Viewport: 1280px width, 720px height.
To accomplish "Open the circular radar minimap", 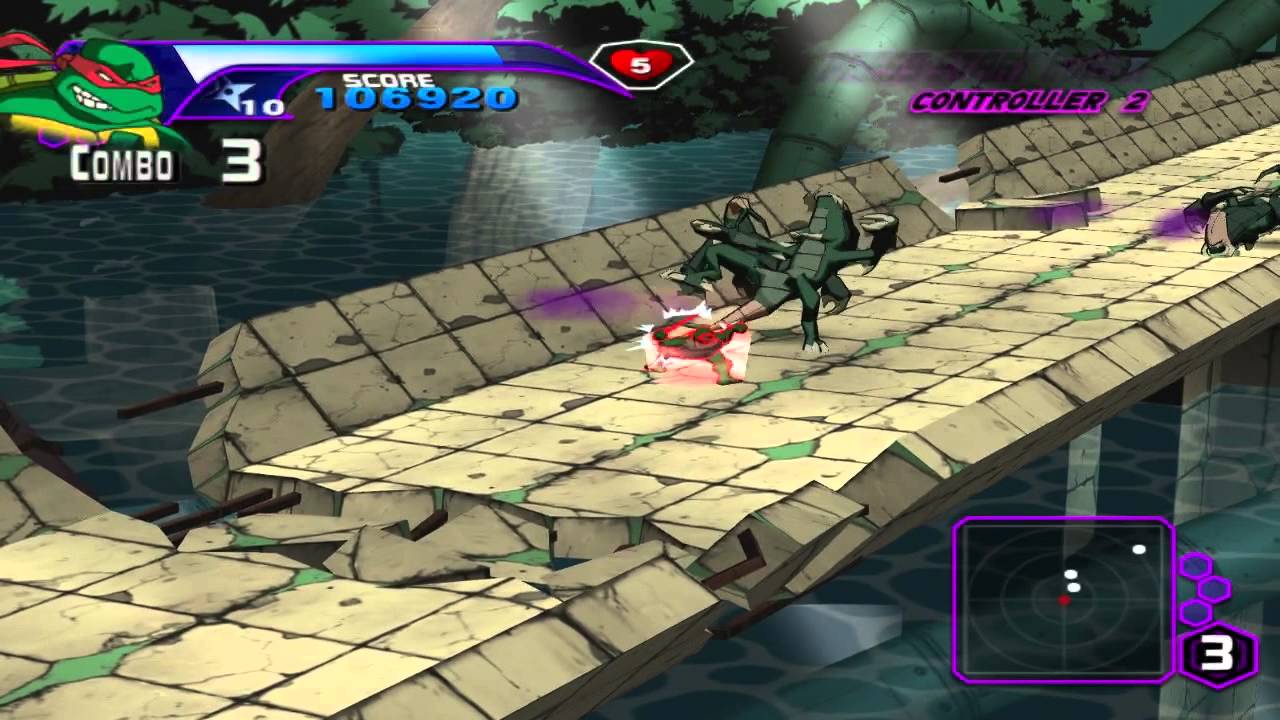I will [1063, 598].
